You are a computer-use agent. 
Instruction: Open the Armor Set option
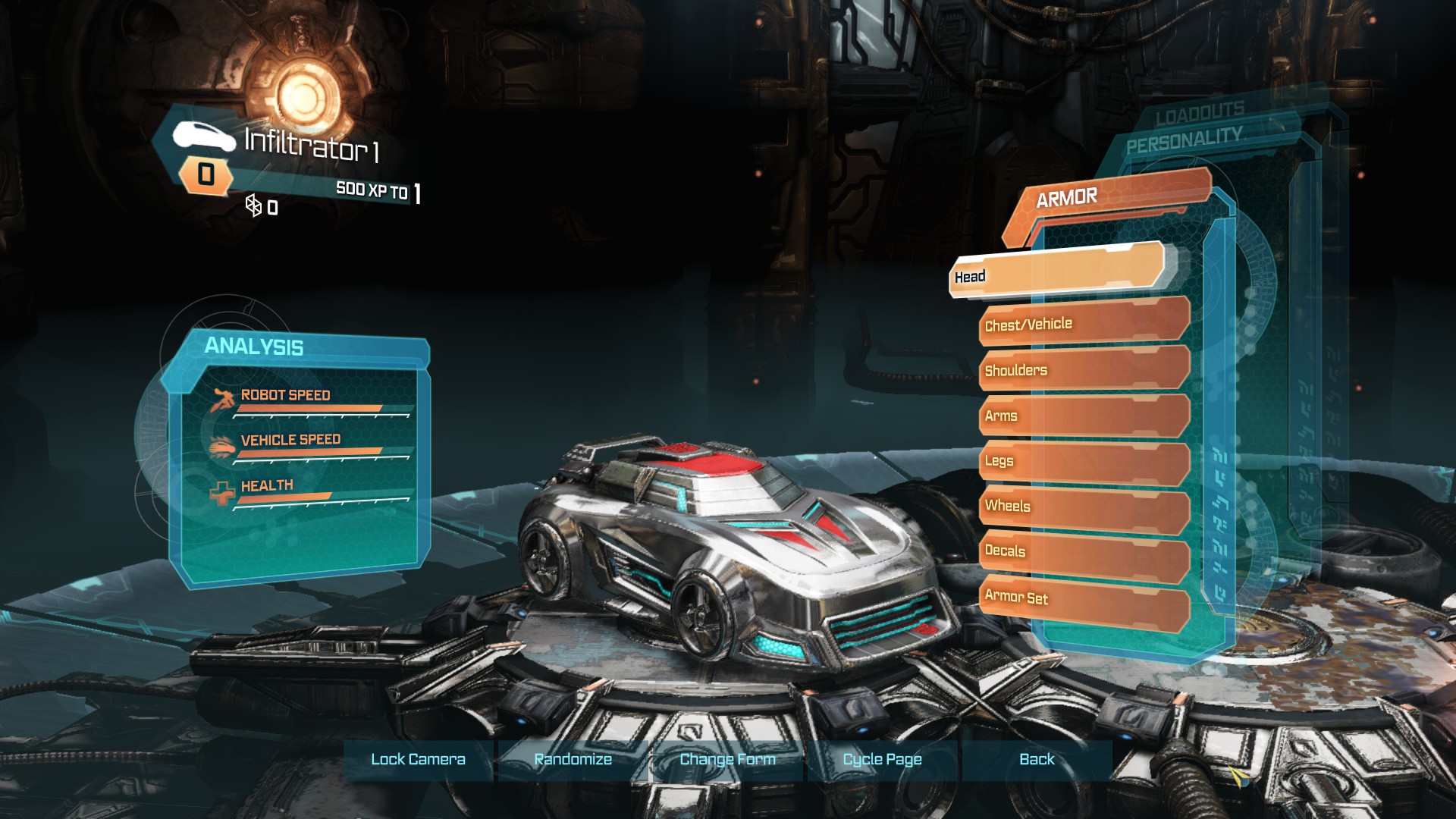[1083, 599]
